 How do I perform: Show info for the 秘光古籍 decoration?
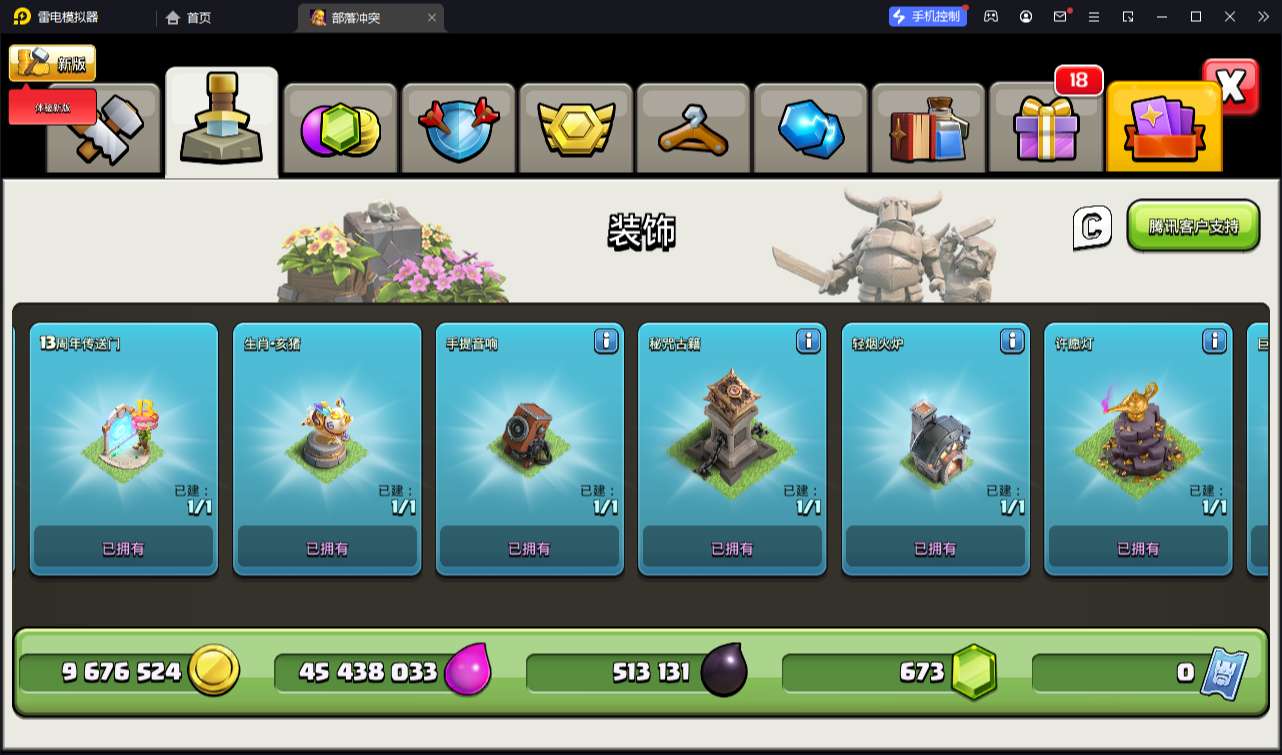click(x=808, y=342)
